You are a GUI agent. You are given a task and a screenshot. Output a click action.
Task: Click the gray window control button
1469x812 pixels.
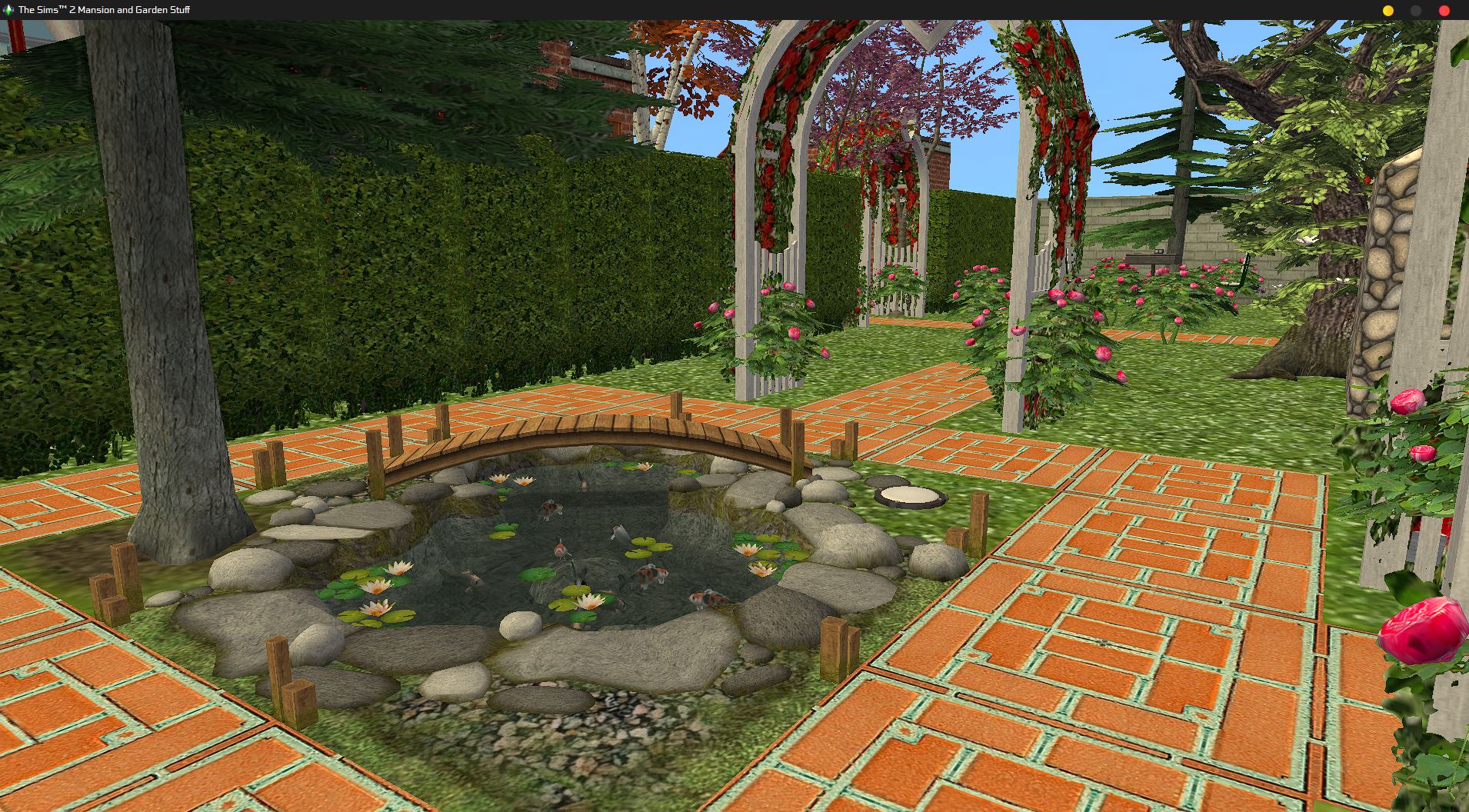(x=1415, y=11)
